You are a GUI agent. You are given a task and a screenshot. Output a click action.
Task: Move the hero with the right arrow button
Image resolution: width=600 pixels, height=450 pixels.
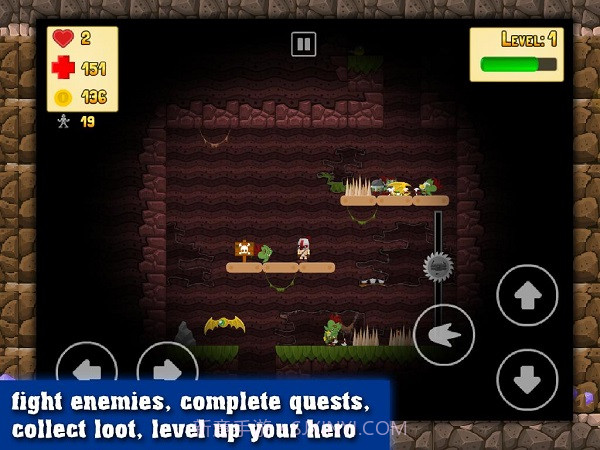pos(167,368)
